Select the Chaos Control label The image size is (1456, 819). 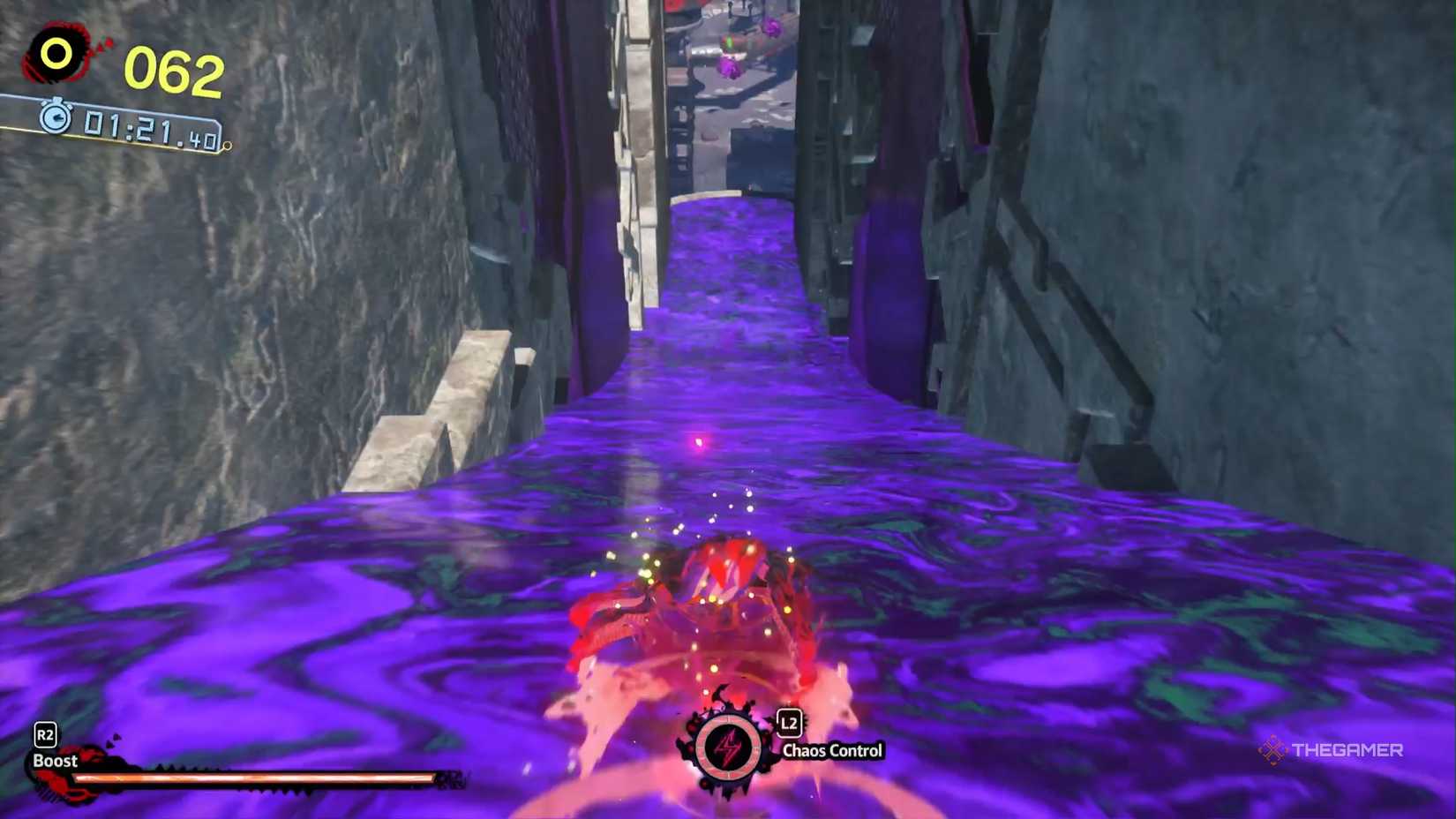[x=832, y=749]
